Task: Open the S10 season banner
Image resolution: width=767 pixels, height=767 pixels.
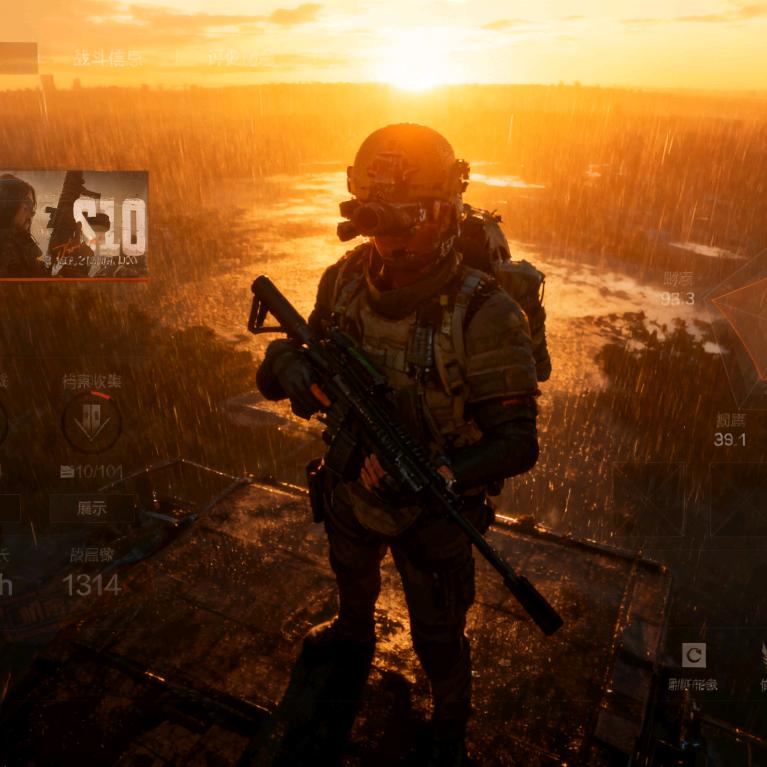Action: [74, 225]
